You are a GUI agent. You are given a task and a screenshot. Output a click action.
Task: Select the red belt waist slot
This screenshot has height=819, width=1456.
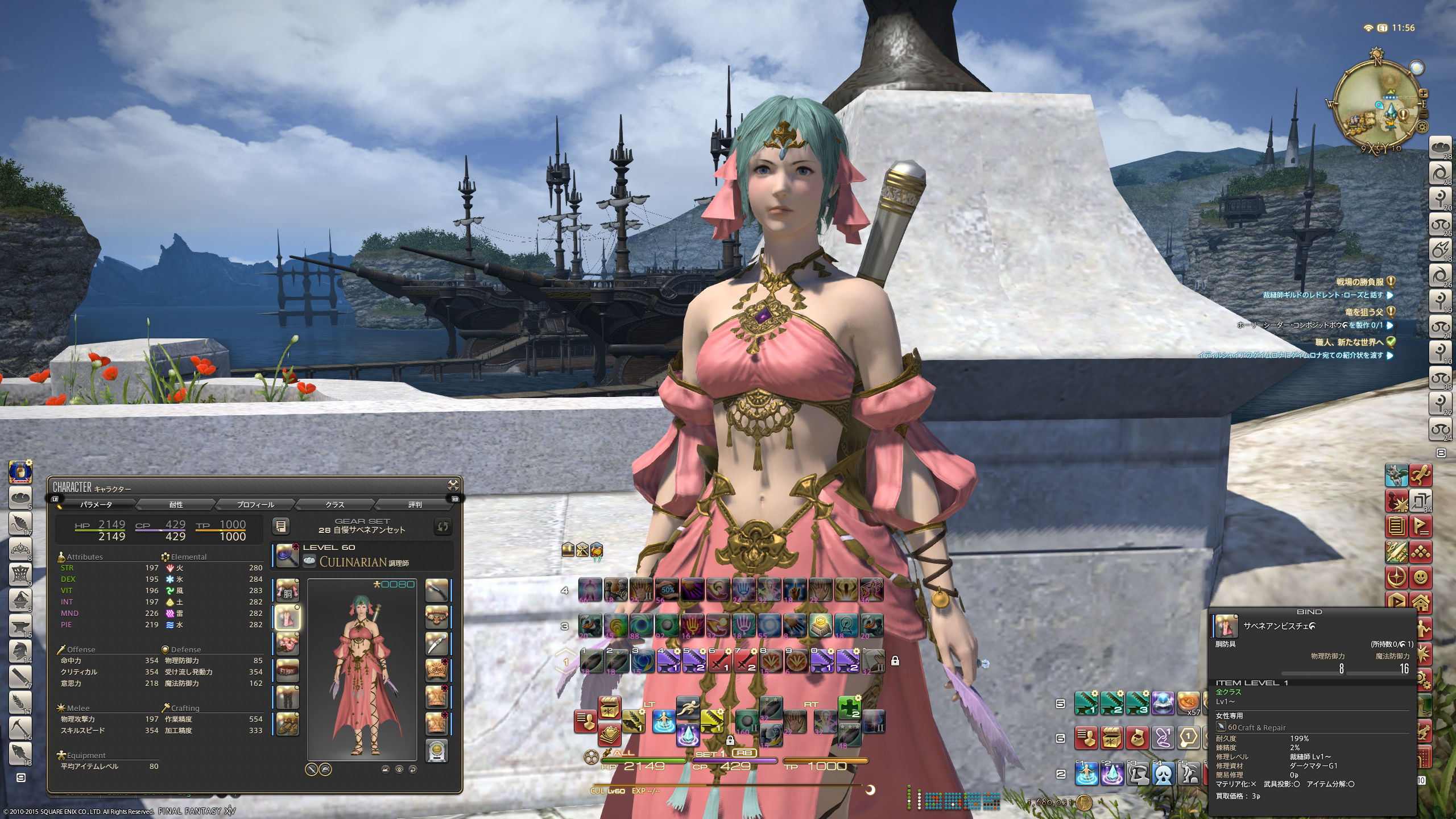coord(287,670)
